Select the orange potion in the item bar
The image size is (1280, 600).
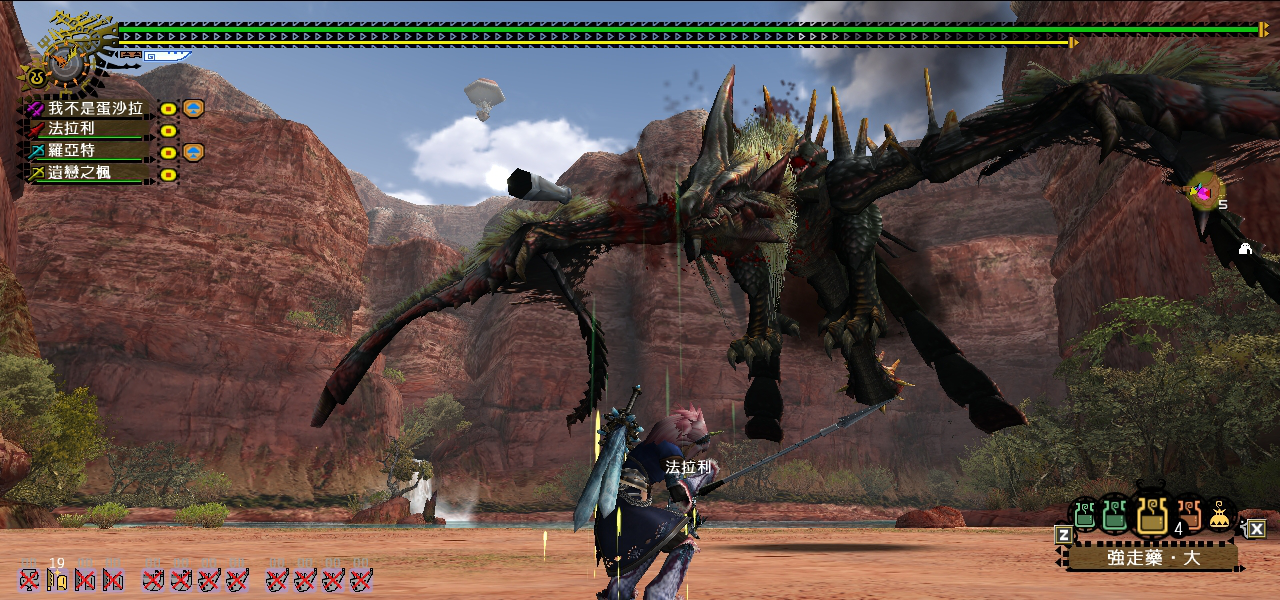tap(1188, 514)
